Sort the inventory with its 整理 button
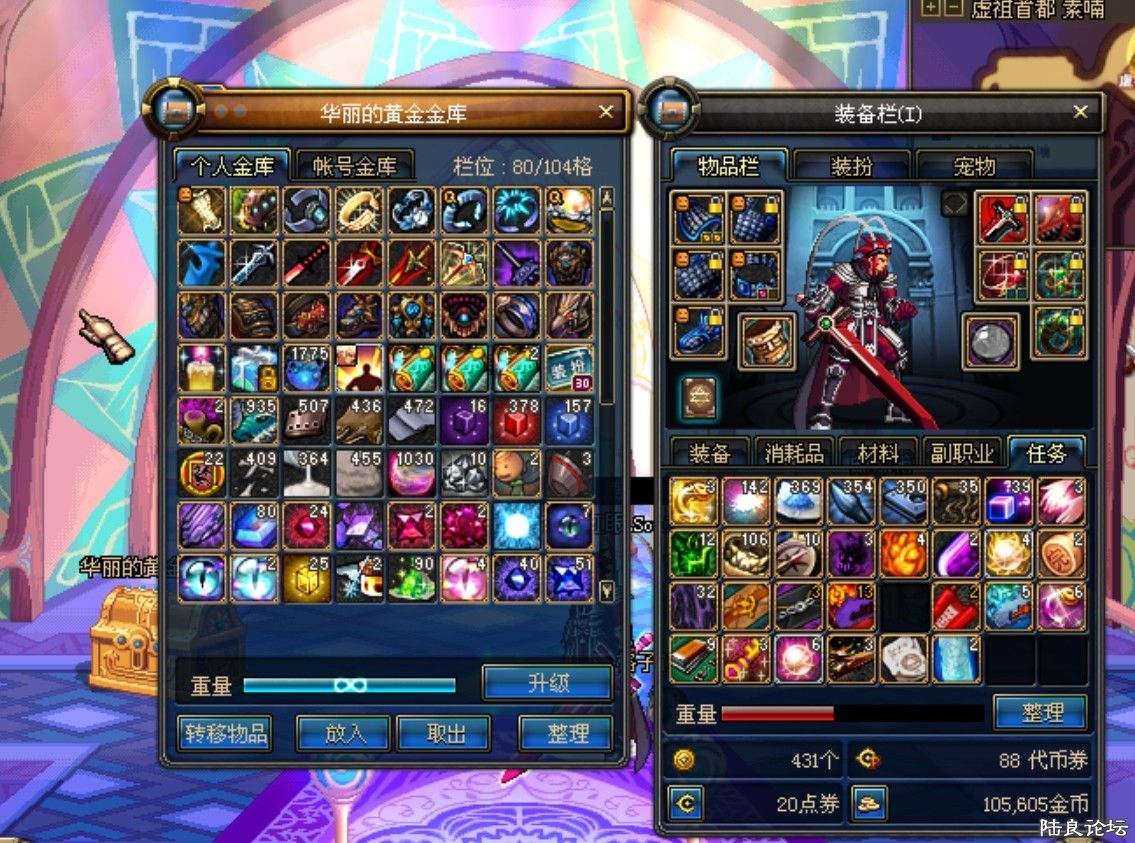Image resolution: width=1135 pixels, height=843 pixels. (1041, 713)
